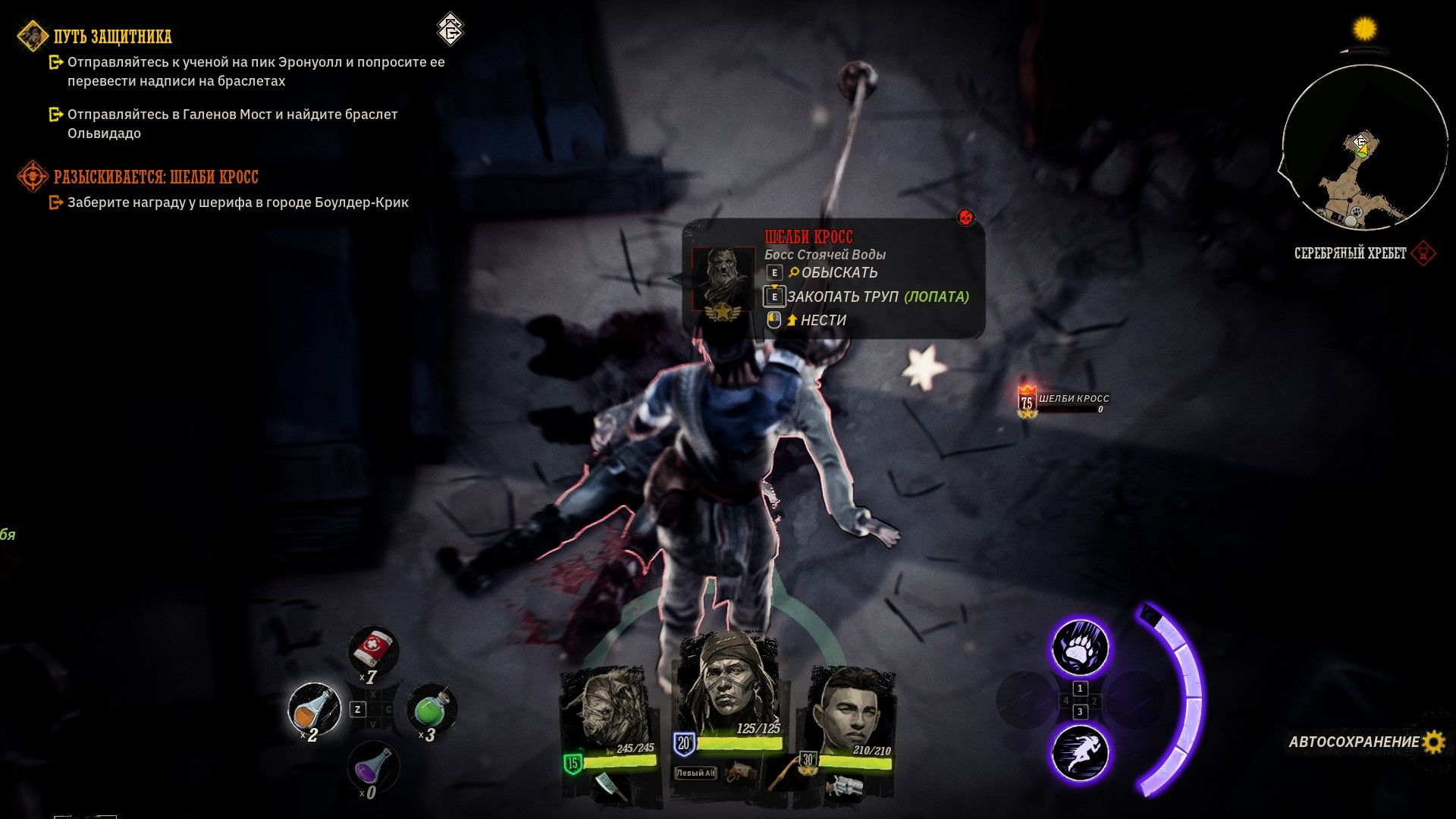
Task: Use the orange potion flask
Action: pyautogui.click(x=314, y=709)
